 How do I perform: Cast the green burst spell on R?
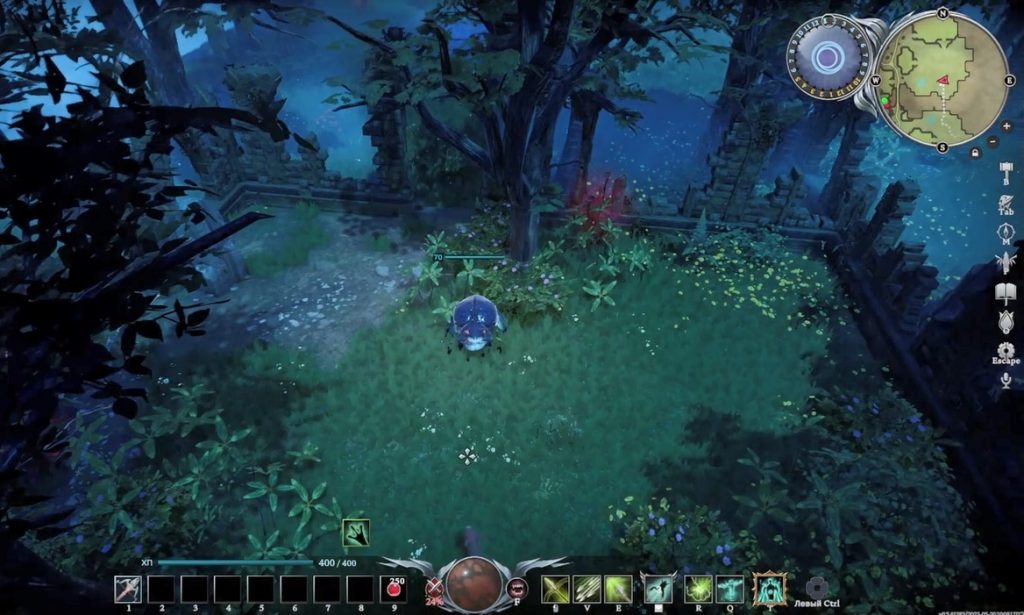coord(698,588)
